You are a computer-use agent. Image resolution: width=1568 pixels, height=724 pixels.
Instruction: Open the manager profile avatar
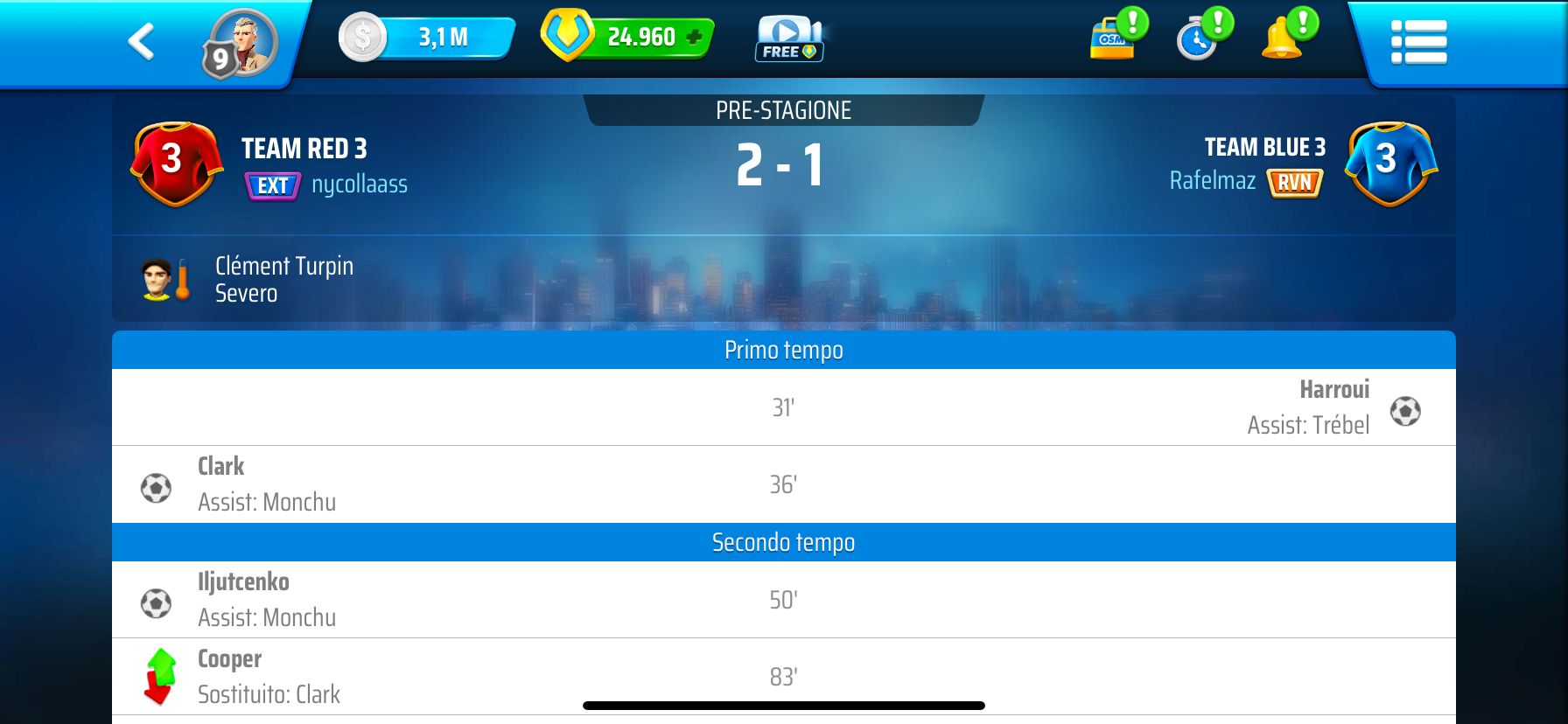pyautogui.click(x=241, y=43)
